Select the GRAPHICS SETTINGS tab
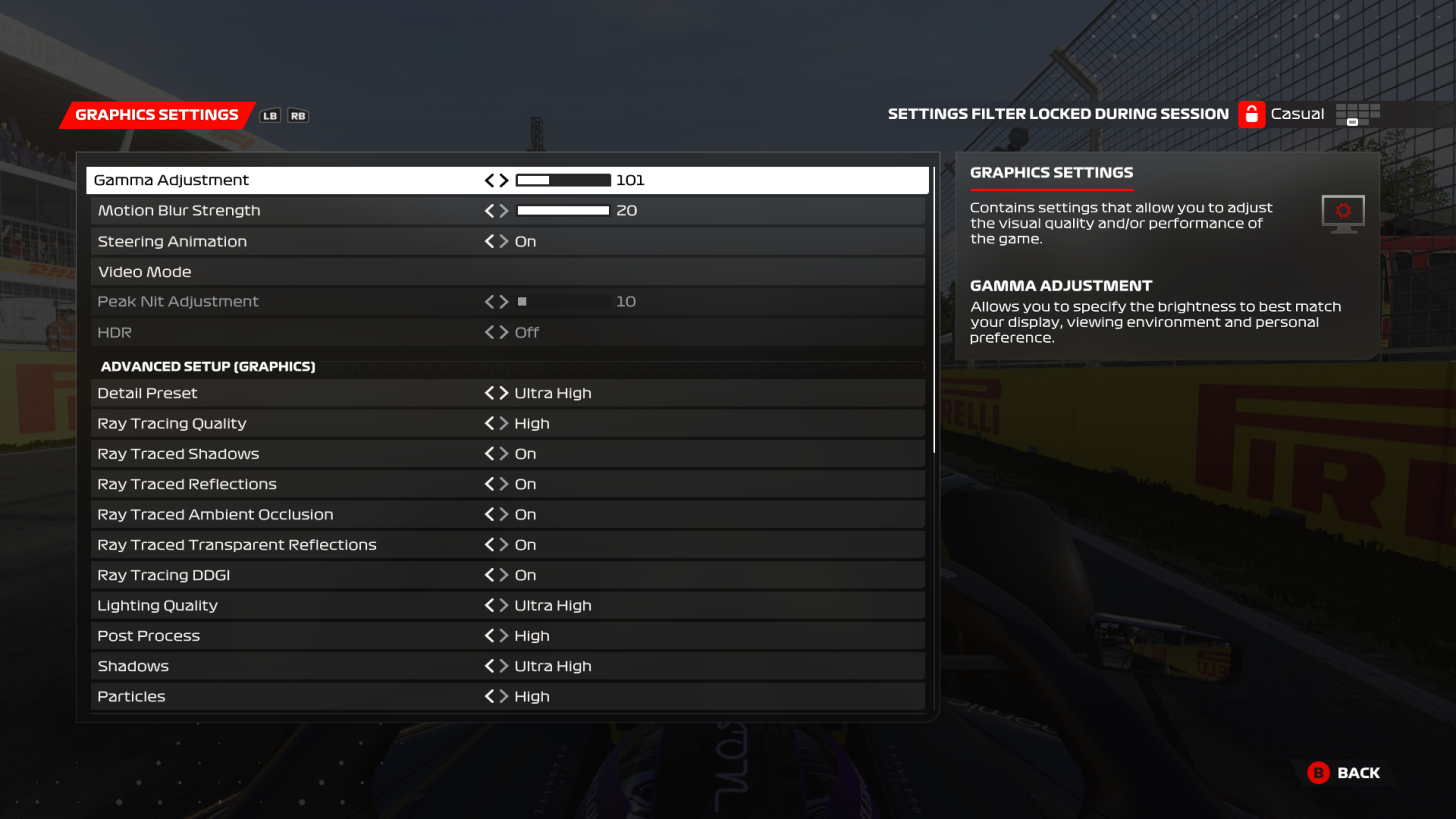The width and height of the screenshot is (1456, 819). 155,115
